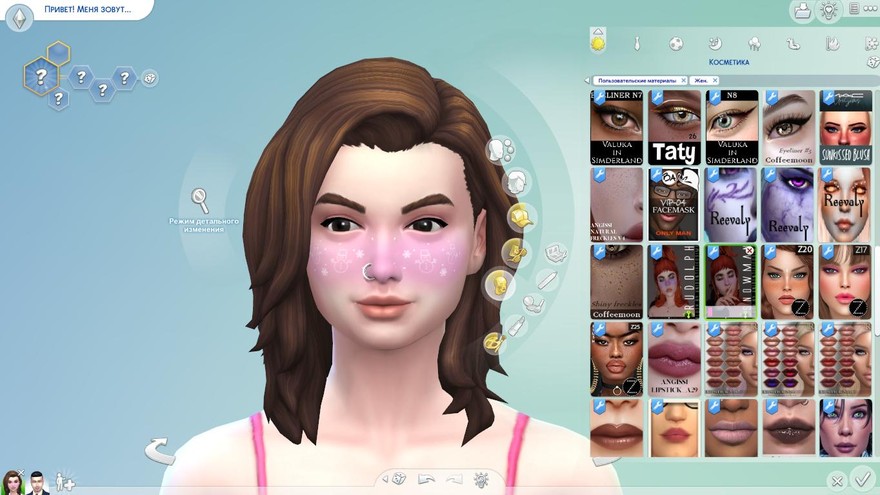Open the necktie outfit category tab
Viewport: 880px width, 495px height.
pos(635,44)
